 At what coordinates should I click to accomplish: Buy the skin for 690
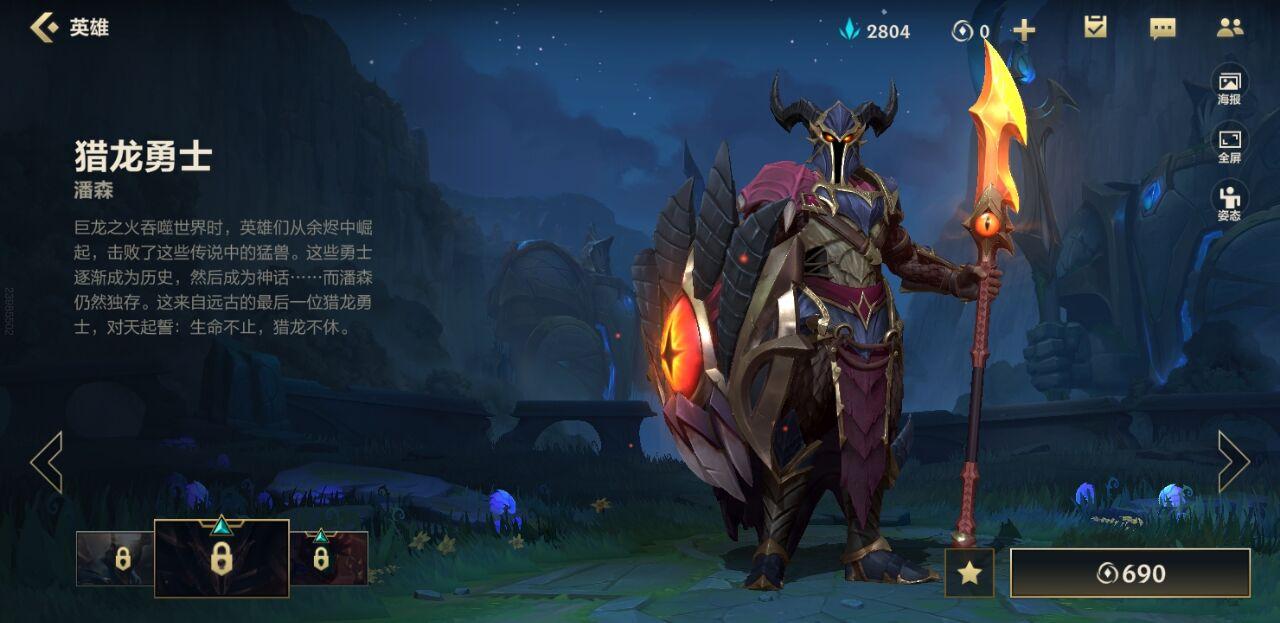[x=1130, y=573]
